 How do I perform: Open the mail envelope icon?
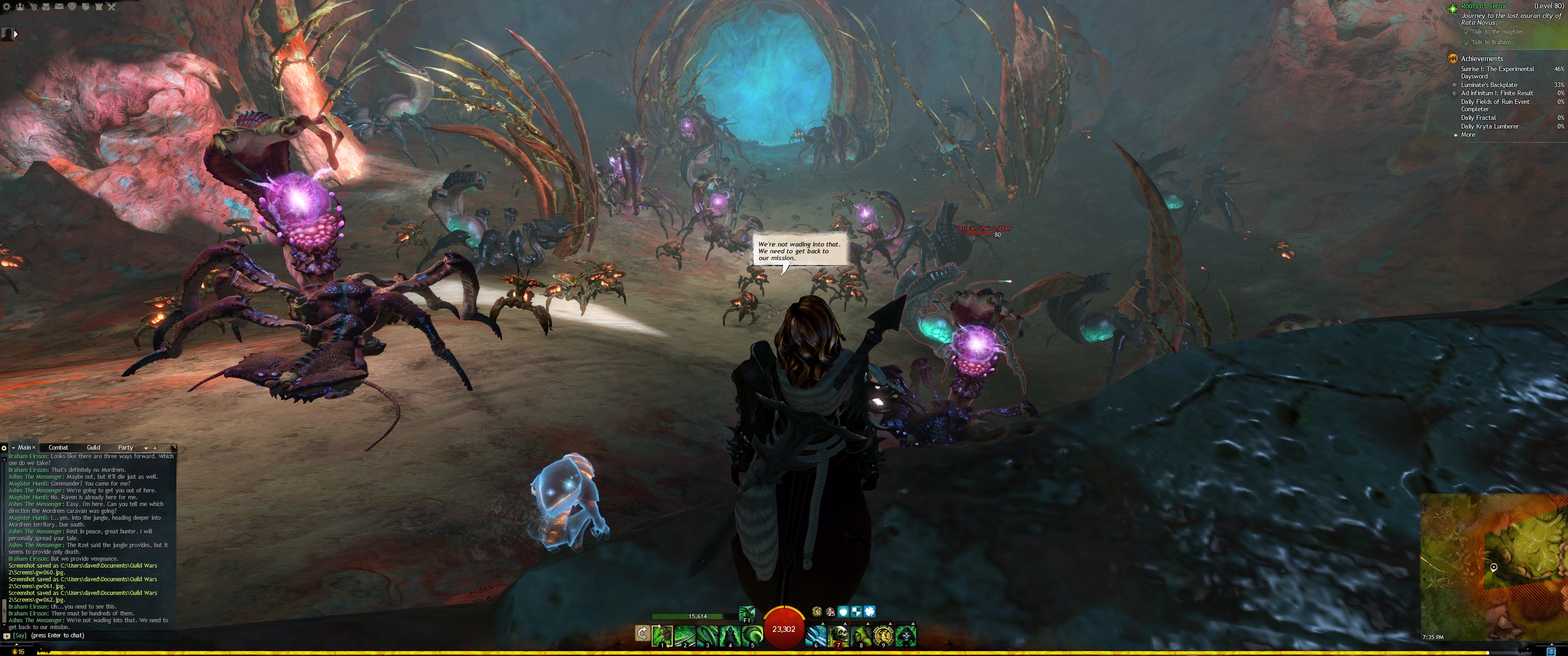(59, 7)
